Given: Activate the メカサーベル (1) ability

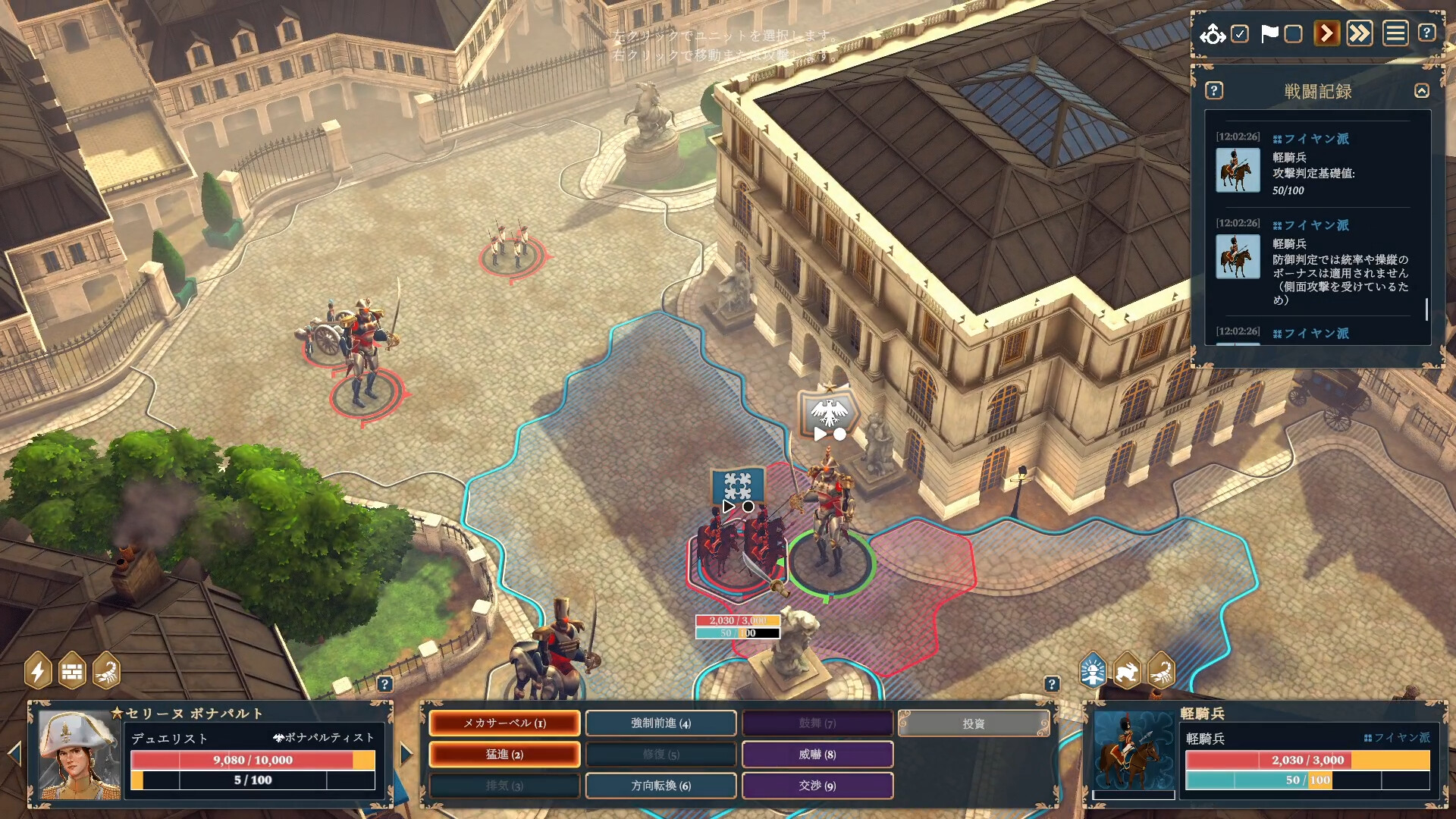Looking at the screenshot, I should [504, 723].
